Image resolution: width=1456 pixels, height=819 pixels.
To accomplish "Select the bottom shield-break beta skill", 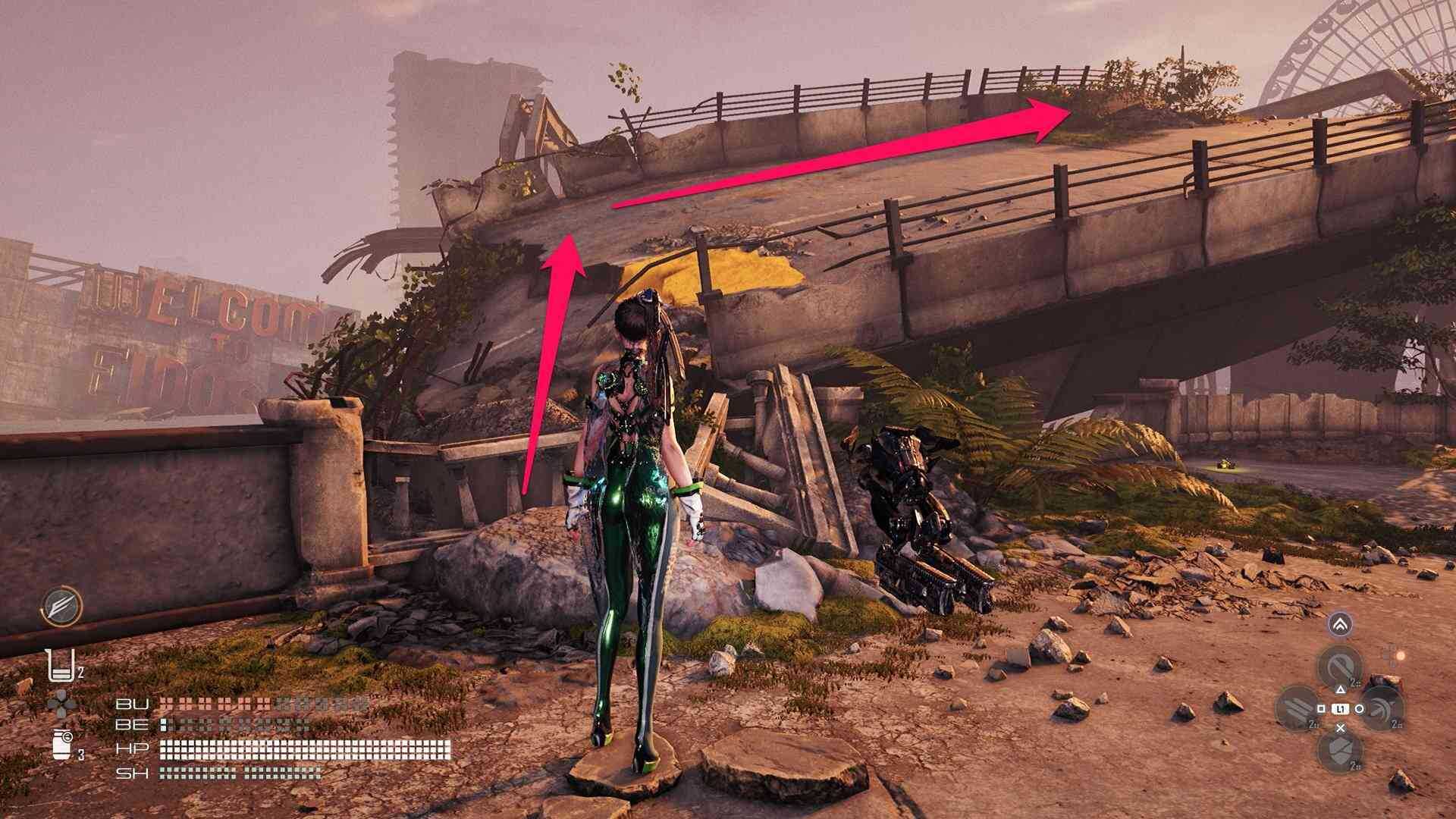I will click(1340, 750).
